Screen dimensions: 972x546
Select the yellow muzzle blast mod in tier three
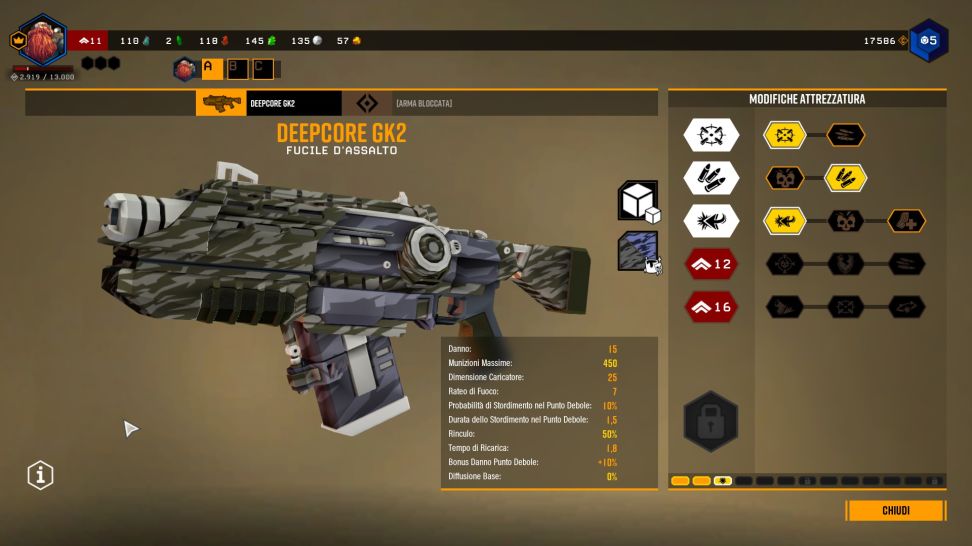(x=785, y=221)
